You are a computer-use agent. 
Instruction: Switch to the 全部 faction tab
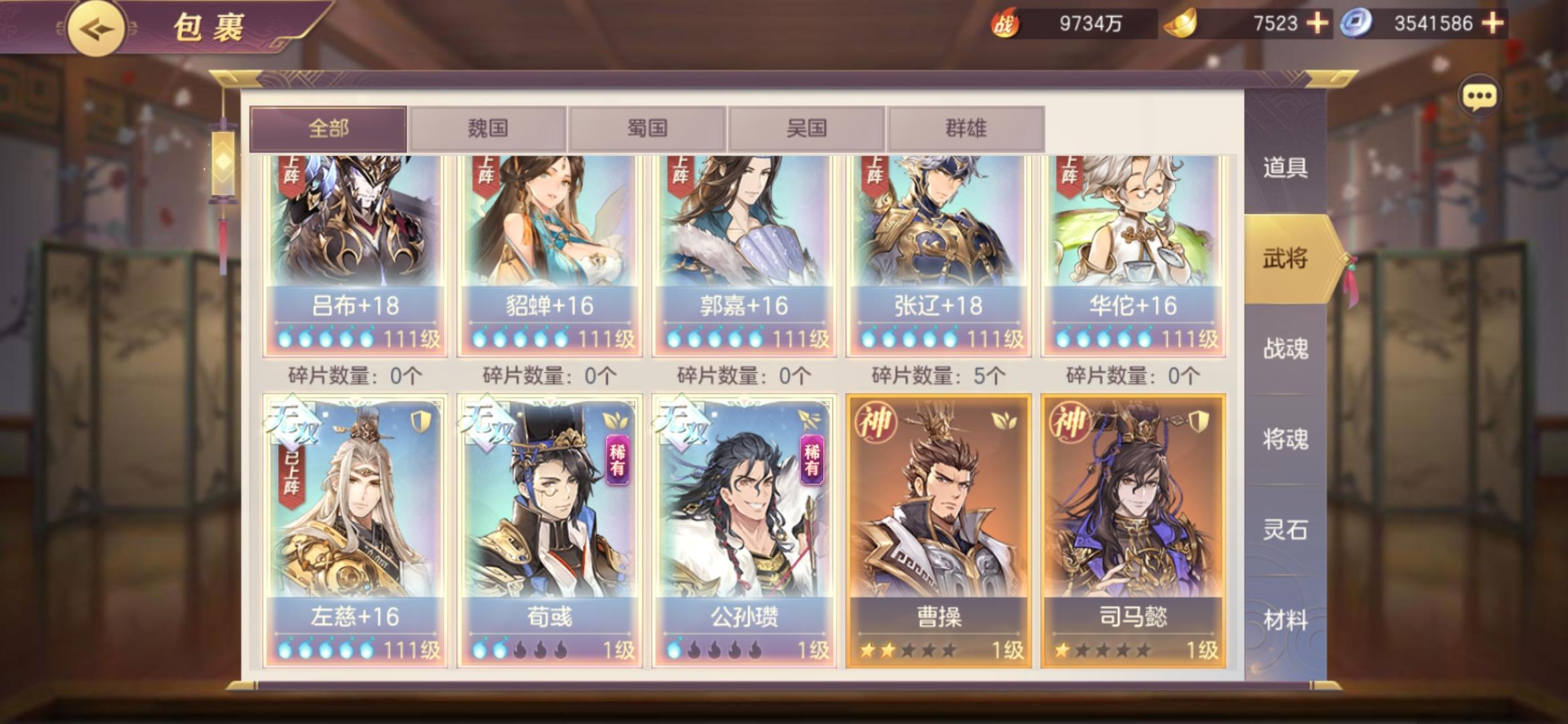click(x=328, y=128)
